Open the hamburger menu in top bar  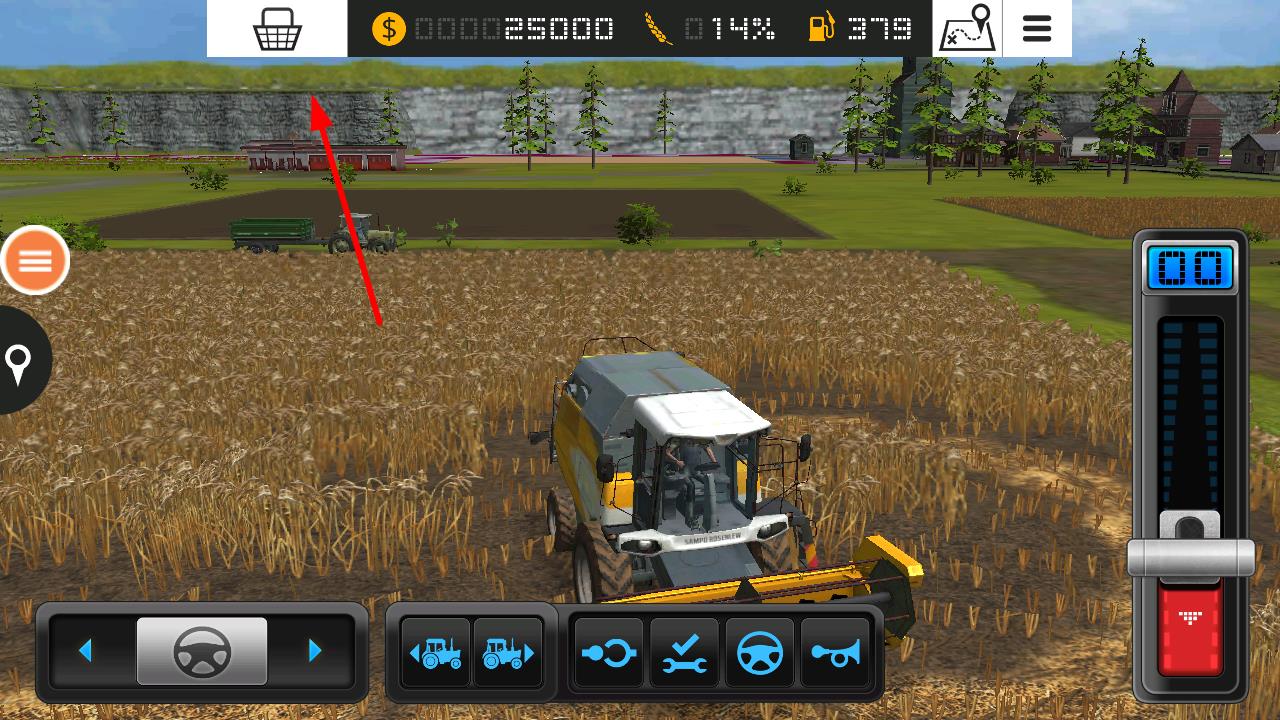coord(1037,29)
